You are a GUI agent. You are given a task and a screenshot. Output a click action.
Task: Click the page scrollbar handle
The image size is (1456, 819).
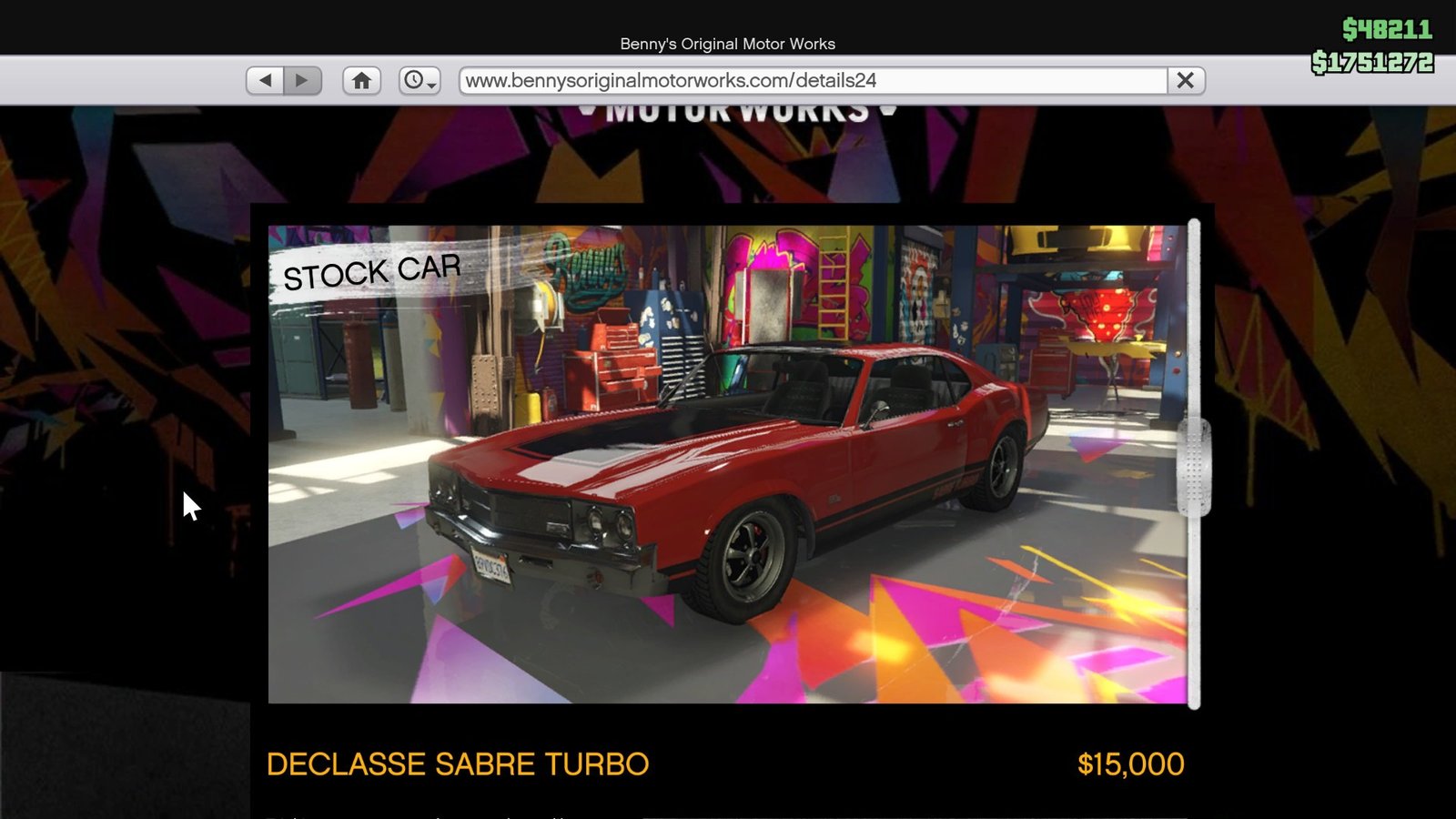click(x=1193, y=467)
